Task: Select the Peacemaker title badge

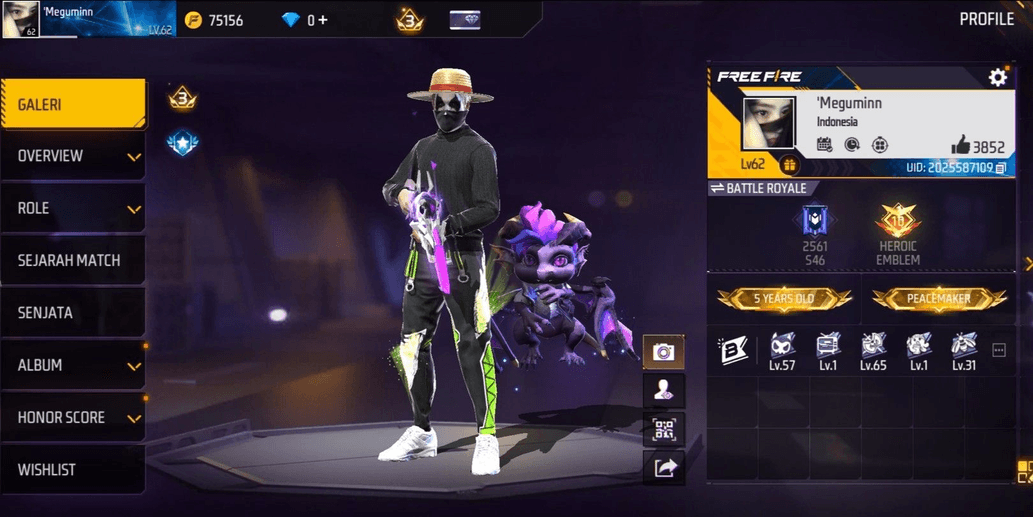Action: [x=939, y=298]
